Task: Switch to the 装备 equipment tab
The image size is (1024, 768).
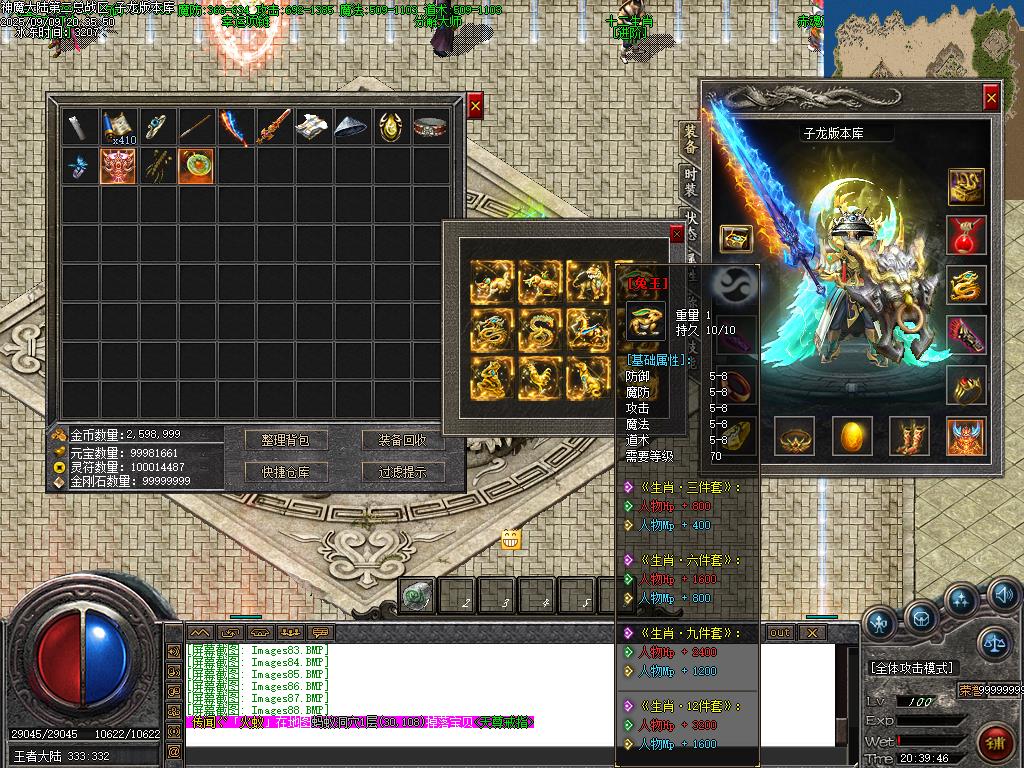Action: [690, 141]
